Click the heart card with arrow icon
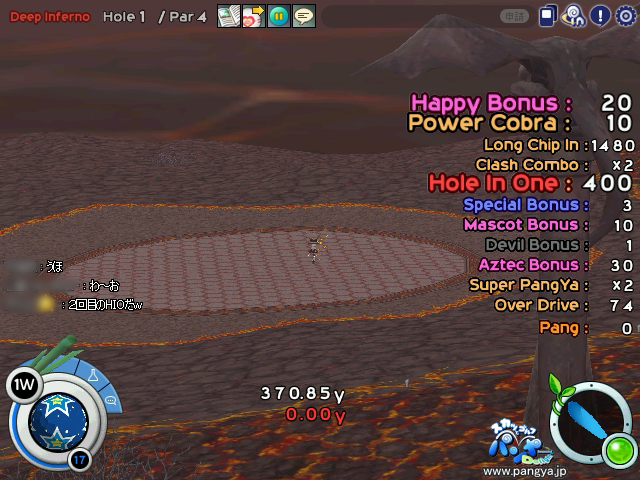 click(x=253, y=16)
